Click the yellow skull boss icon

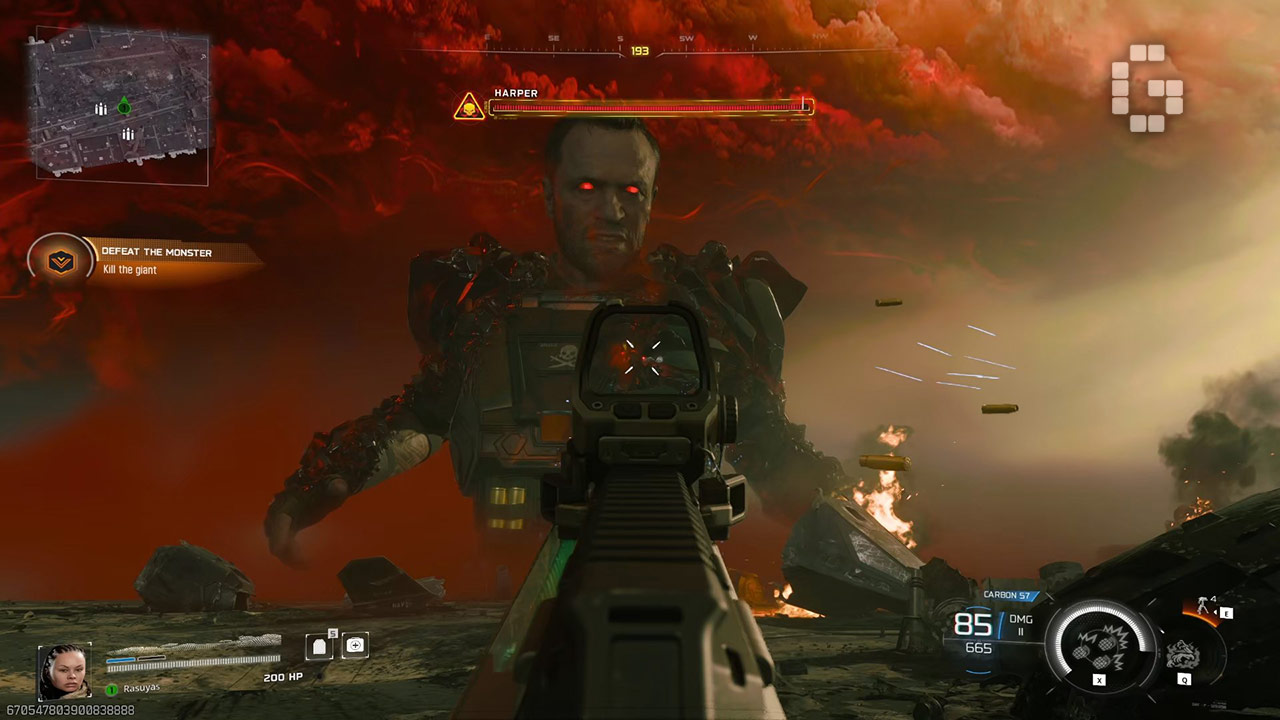(x=468, y=107)
